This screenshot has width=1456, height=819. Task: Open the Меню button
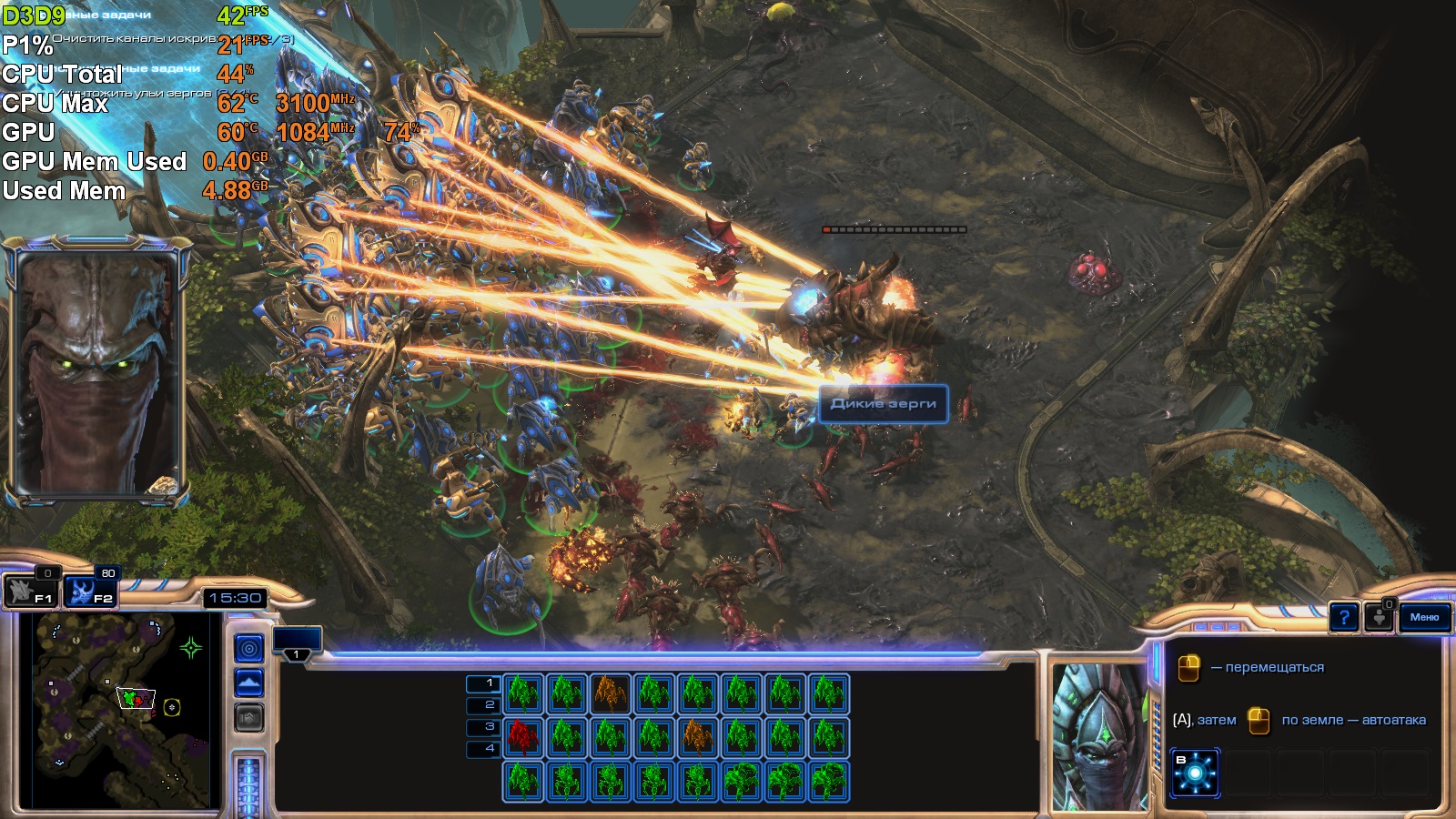click(1424, 617)
